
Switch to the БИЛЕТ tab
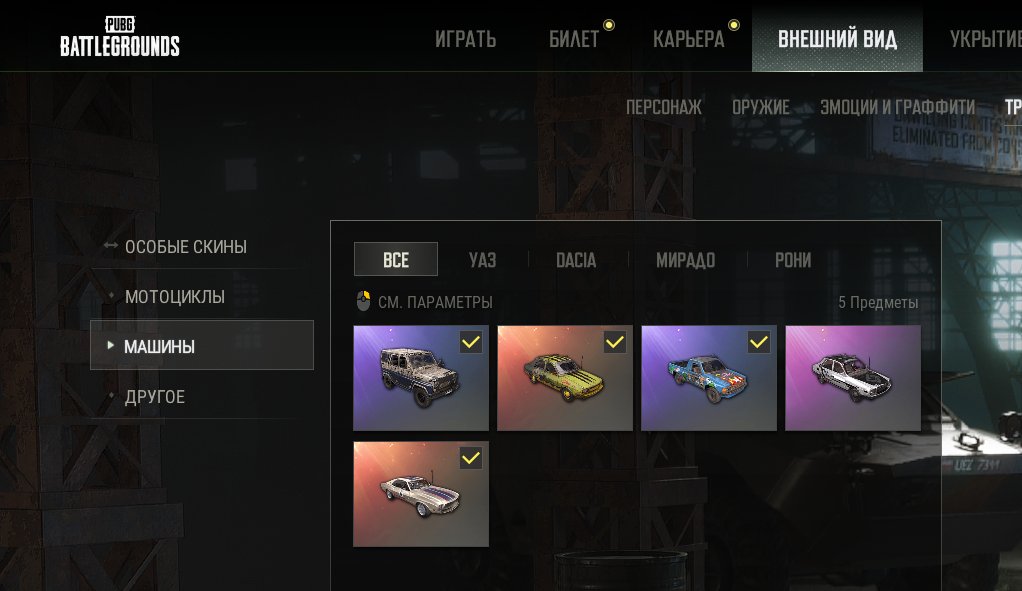[x=574, y=40]
